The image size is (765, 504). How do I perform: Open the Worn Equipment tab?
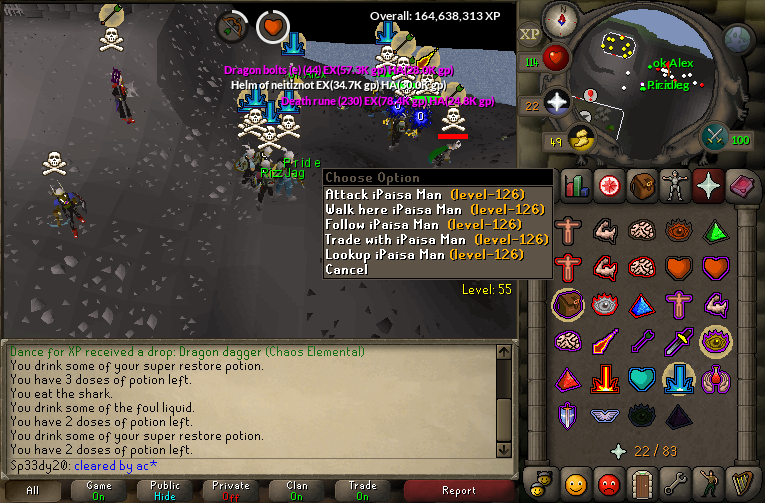point(676,185)
